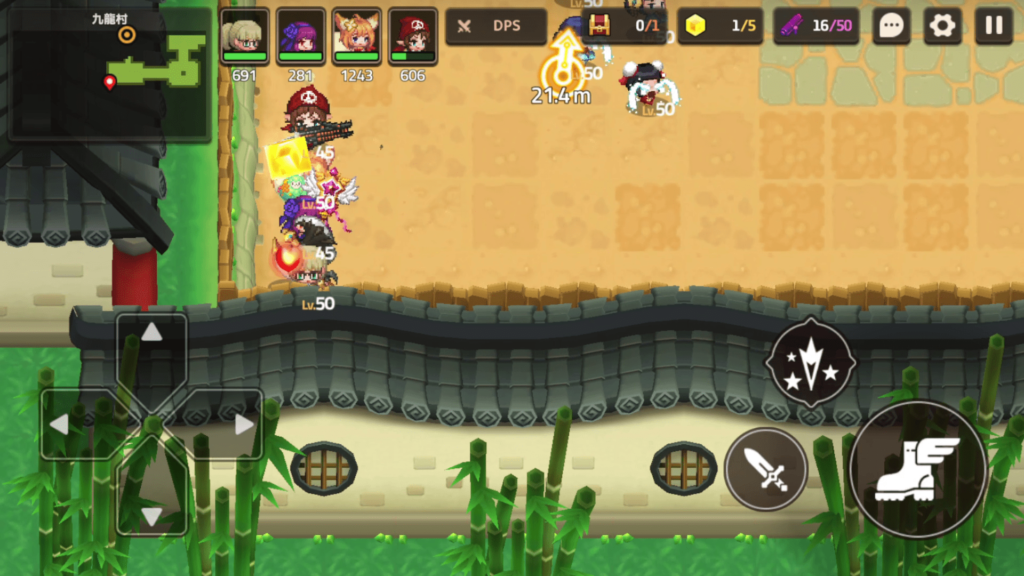Pause the game
This screenshot has width=1024, height=576.
point(994,26)
